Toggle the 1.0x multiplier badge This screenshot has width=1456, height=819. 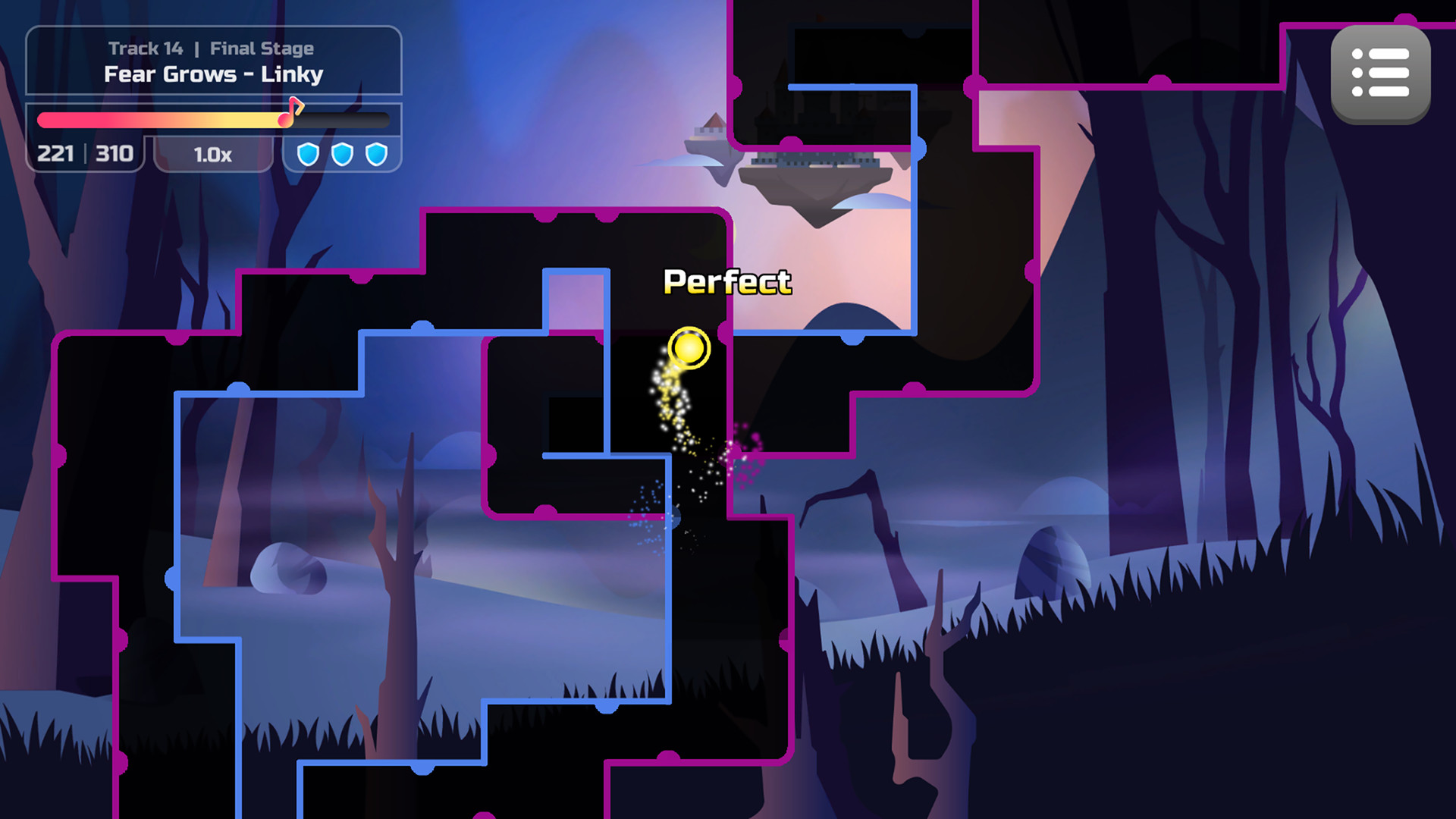click(213, 155)
